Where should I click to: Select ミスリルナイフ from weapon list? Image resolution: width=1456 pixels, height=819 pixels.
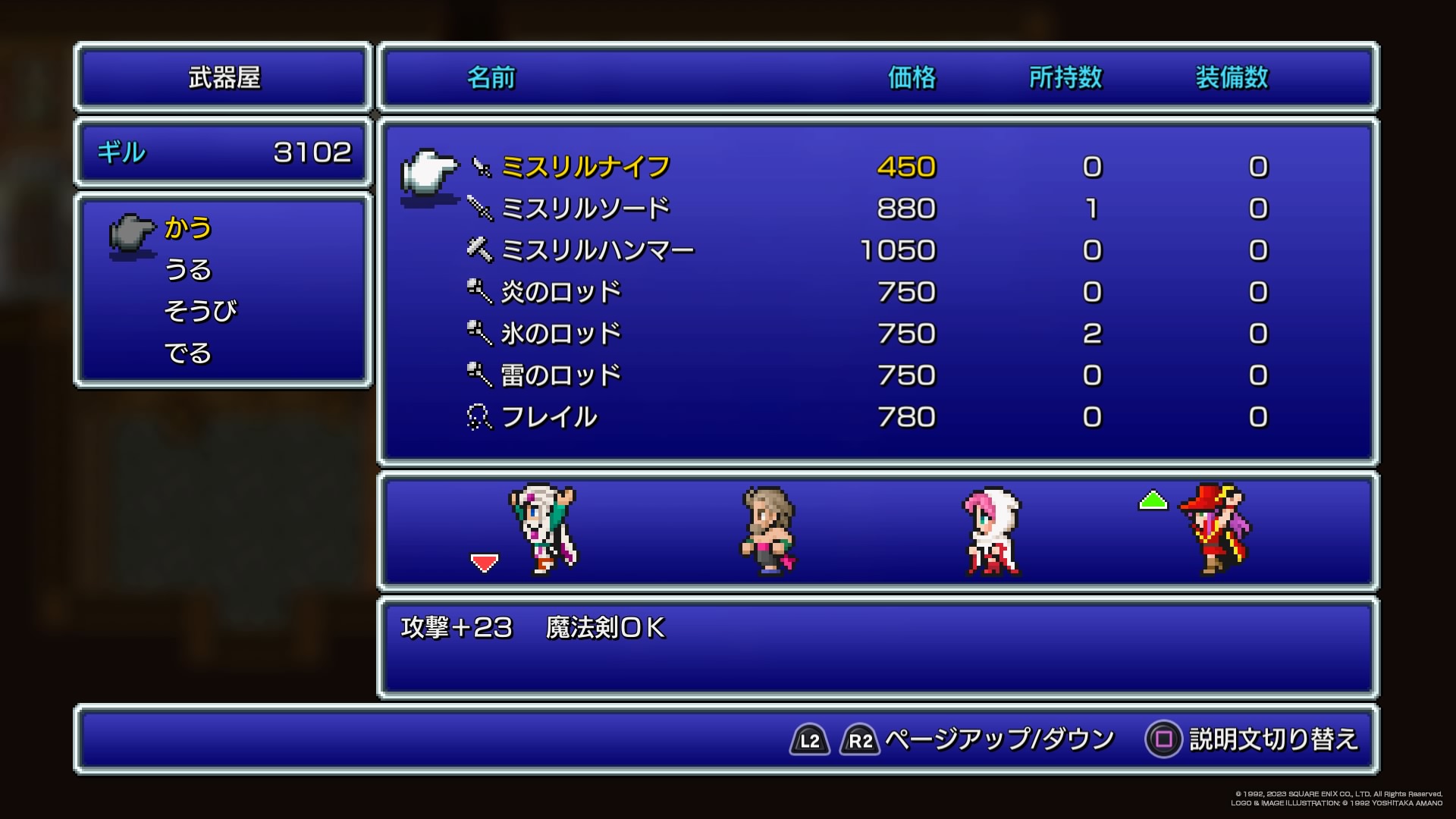(585, 168)
